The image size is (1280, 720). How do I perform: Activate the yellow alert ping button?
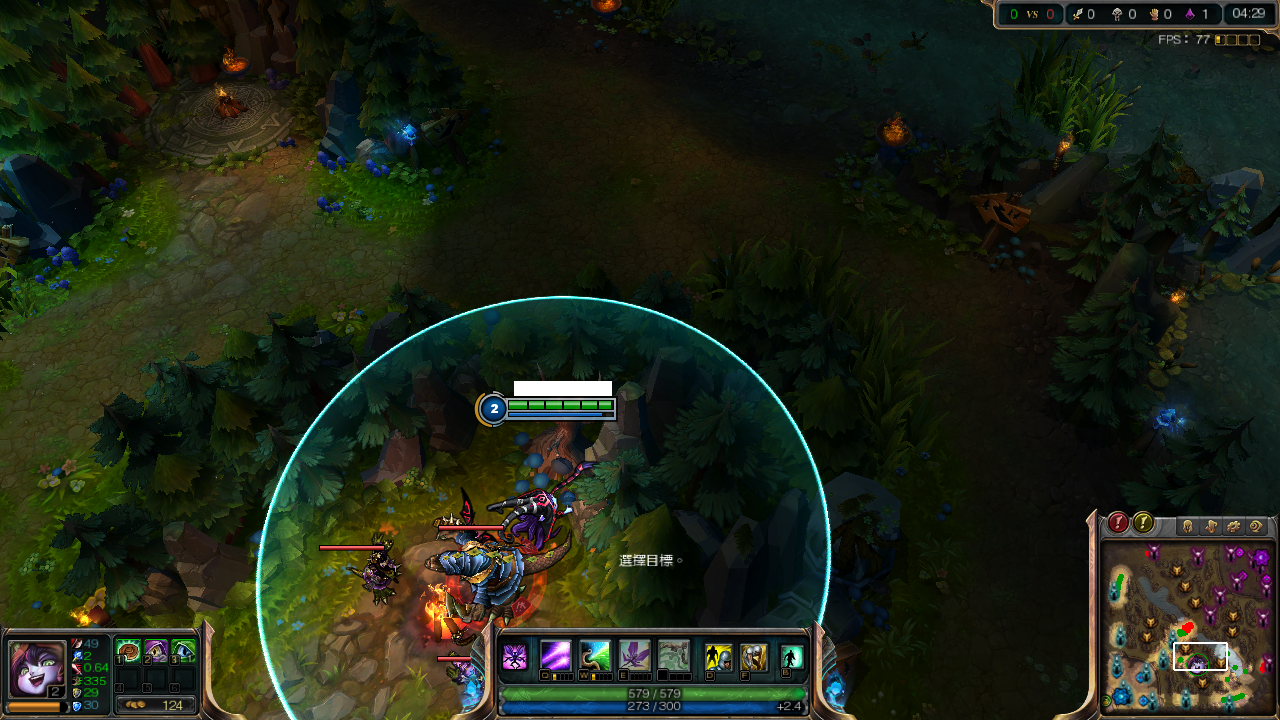point(1142,523)
